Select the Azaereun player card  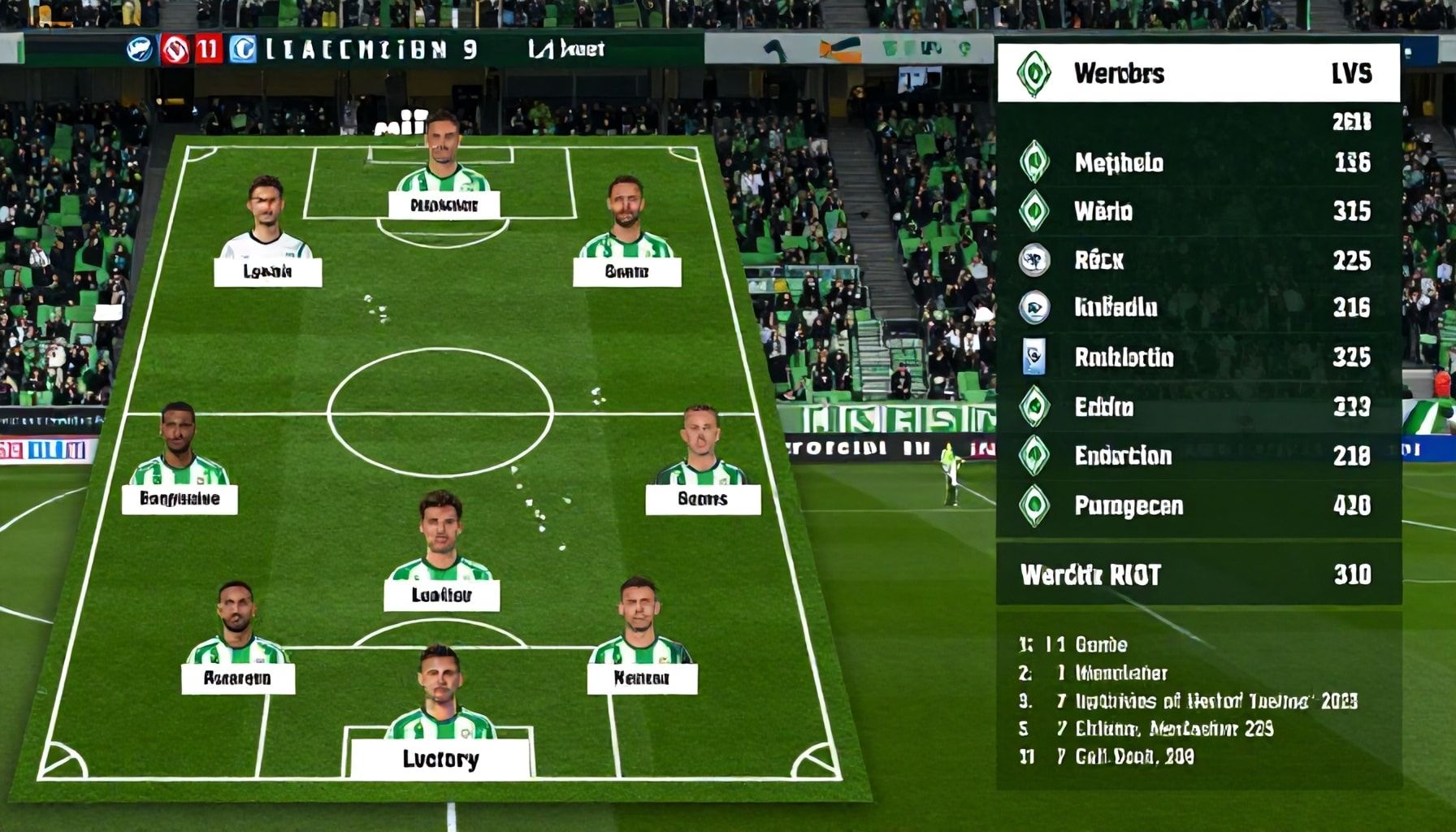237,678
